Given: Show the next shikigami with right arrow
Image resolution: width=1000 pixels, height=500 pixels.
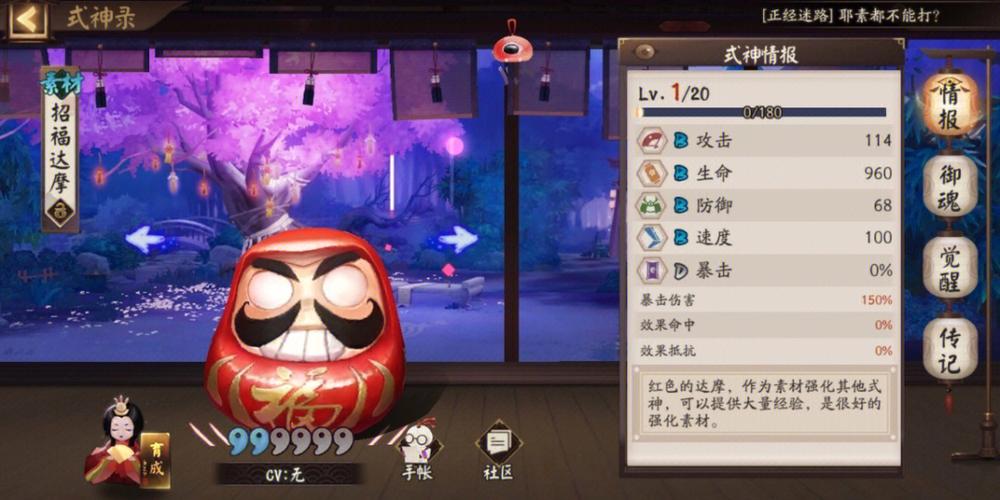Looking at the screenshot, I should pos(458,238).
